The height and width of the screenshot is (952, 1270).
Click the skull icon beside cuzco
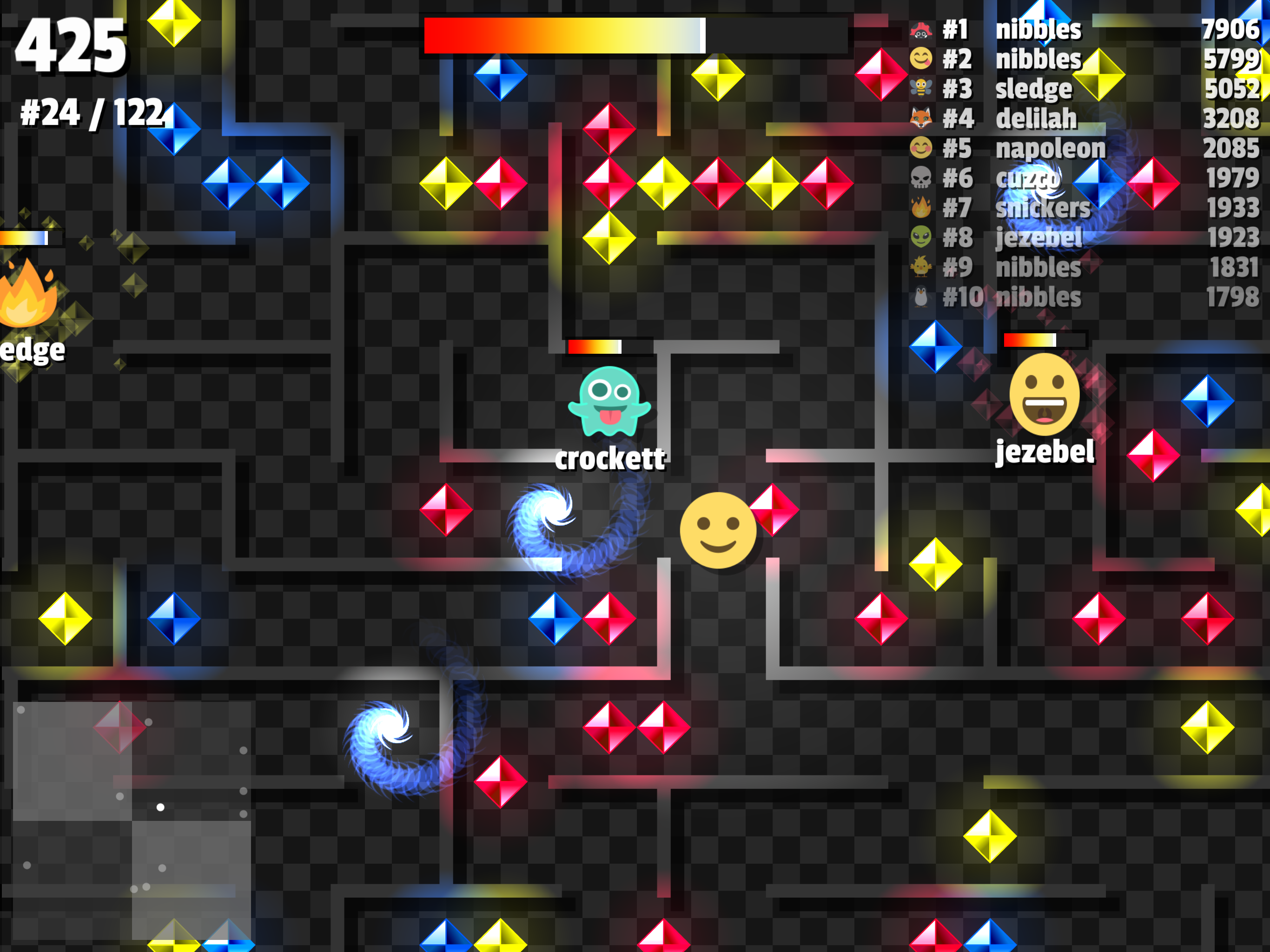tap(921, 178)
